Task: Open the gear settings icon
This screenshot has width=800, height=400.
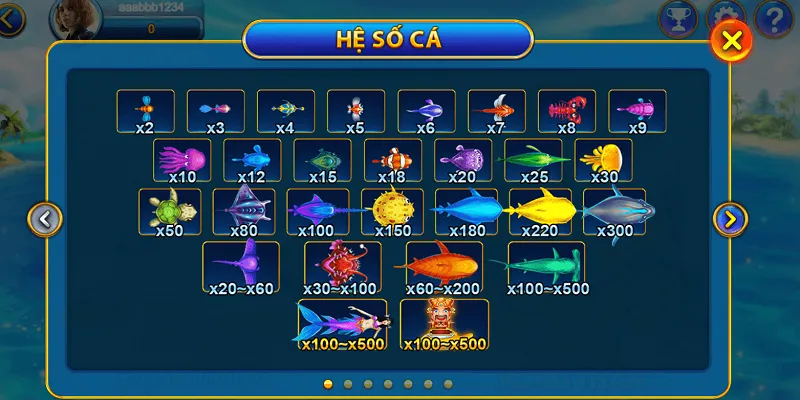Action: [725, 14]
